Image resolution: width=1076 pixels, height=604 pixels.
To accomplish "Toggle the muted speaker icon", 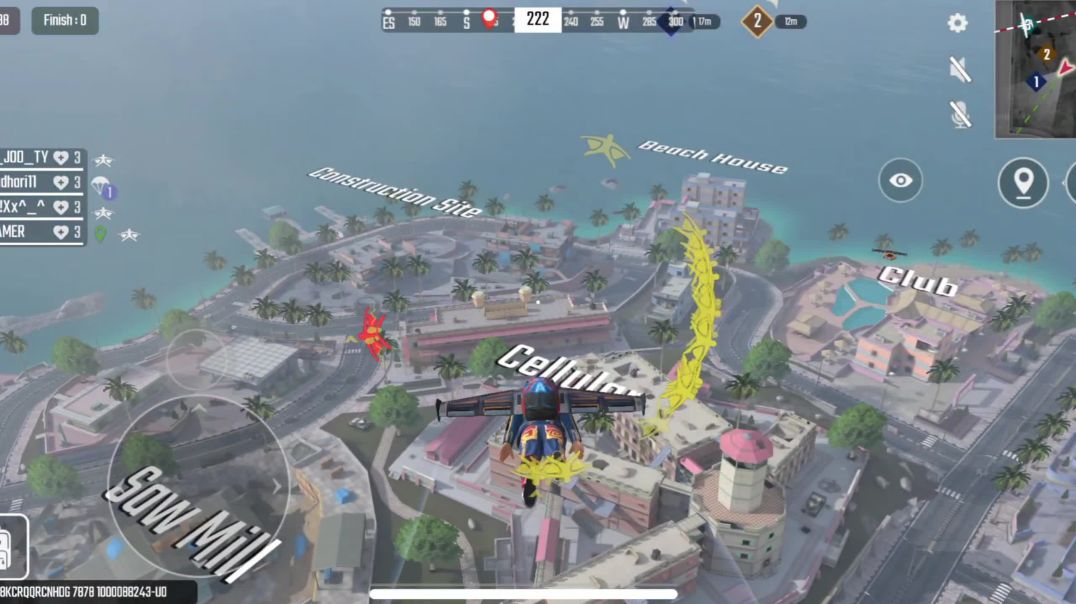I will 959,68.
